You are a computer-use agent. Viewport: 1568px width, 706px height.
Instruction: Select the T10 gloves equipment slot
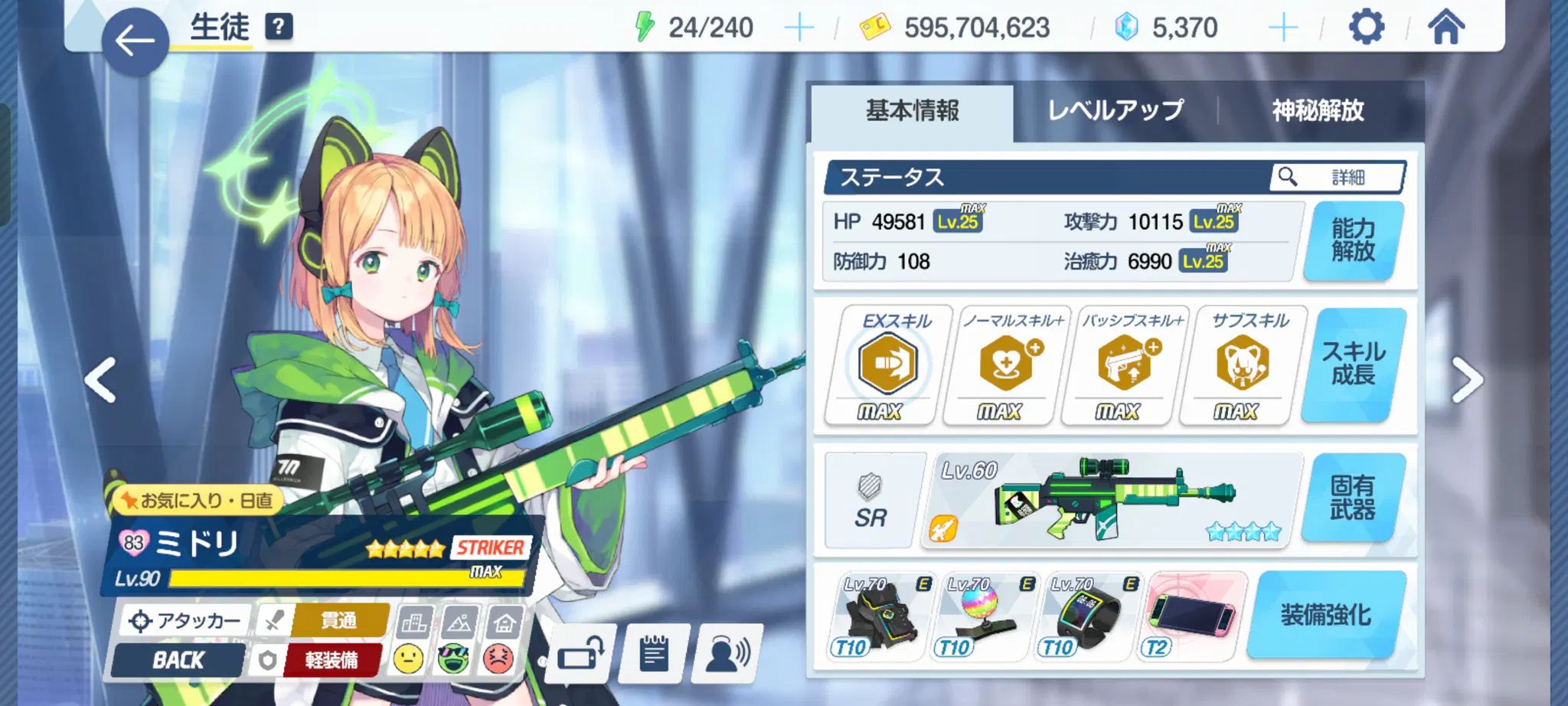pyautogui.click(x=878, y=616)
